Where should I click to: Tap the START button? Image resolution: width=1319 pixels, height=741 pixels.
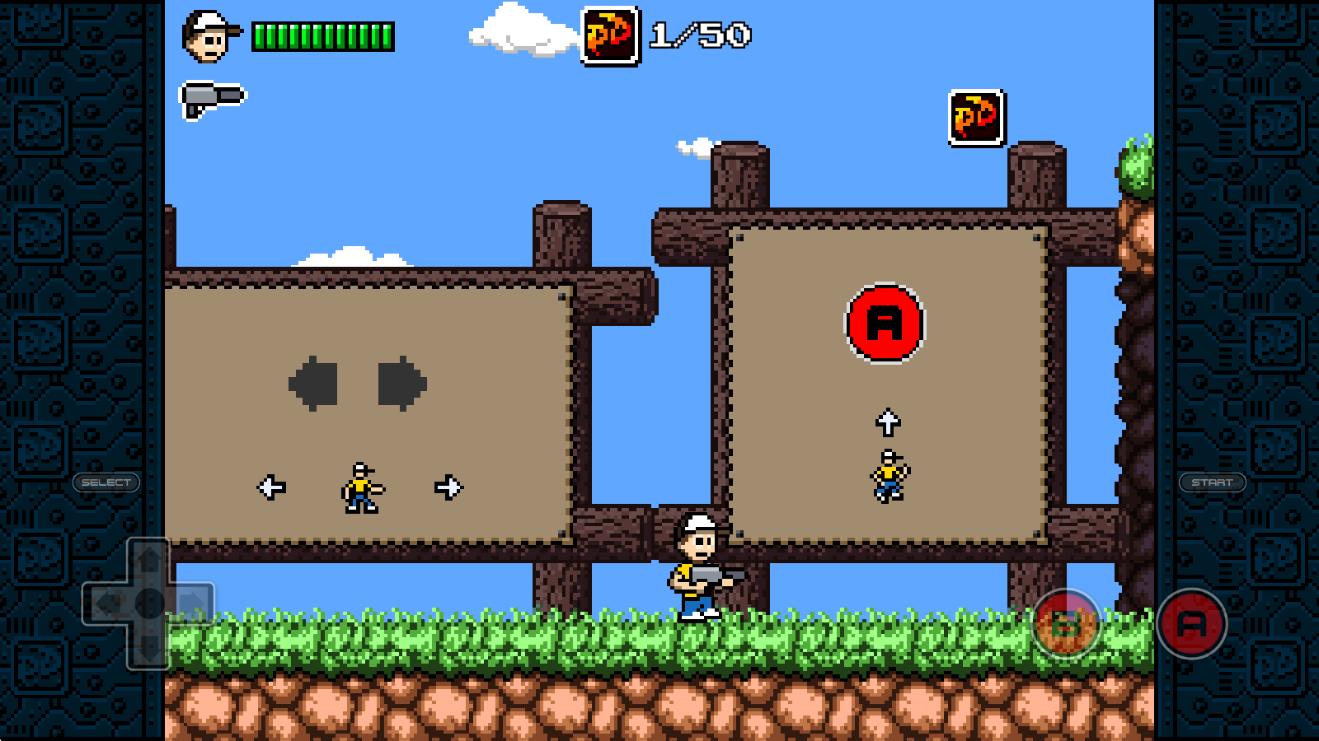tap(1212, 482)
